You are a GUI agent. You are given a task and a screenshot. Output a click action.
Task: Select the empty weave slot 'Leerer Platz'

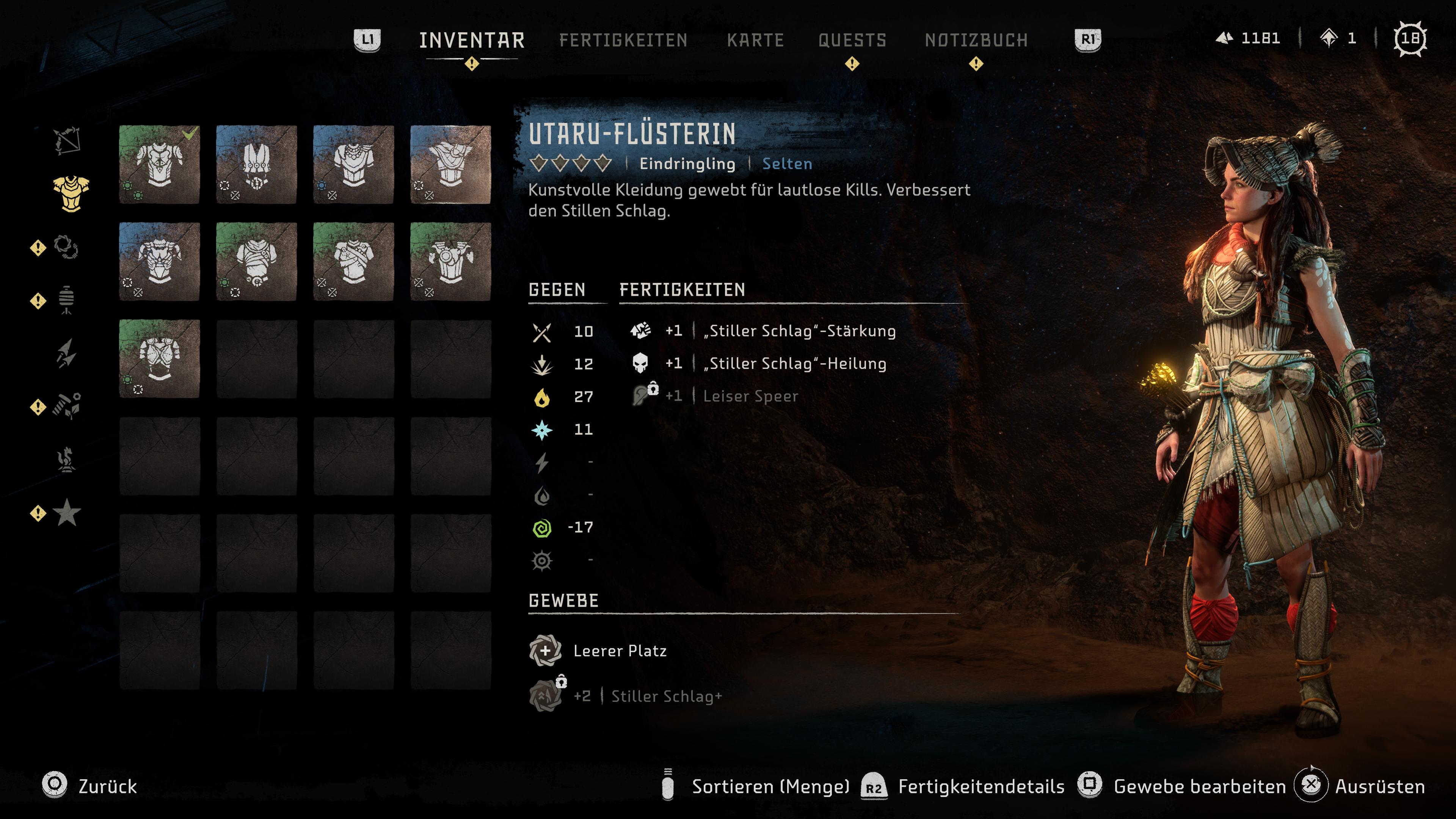[x=619, y=651]
